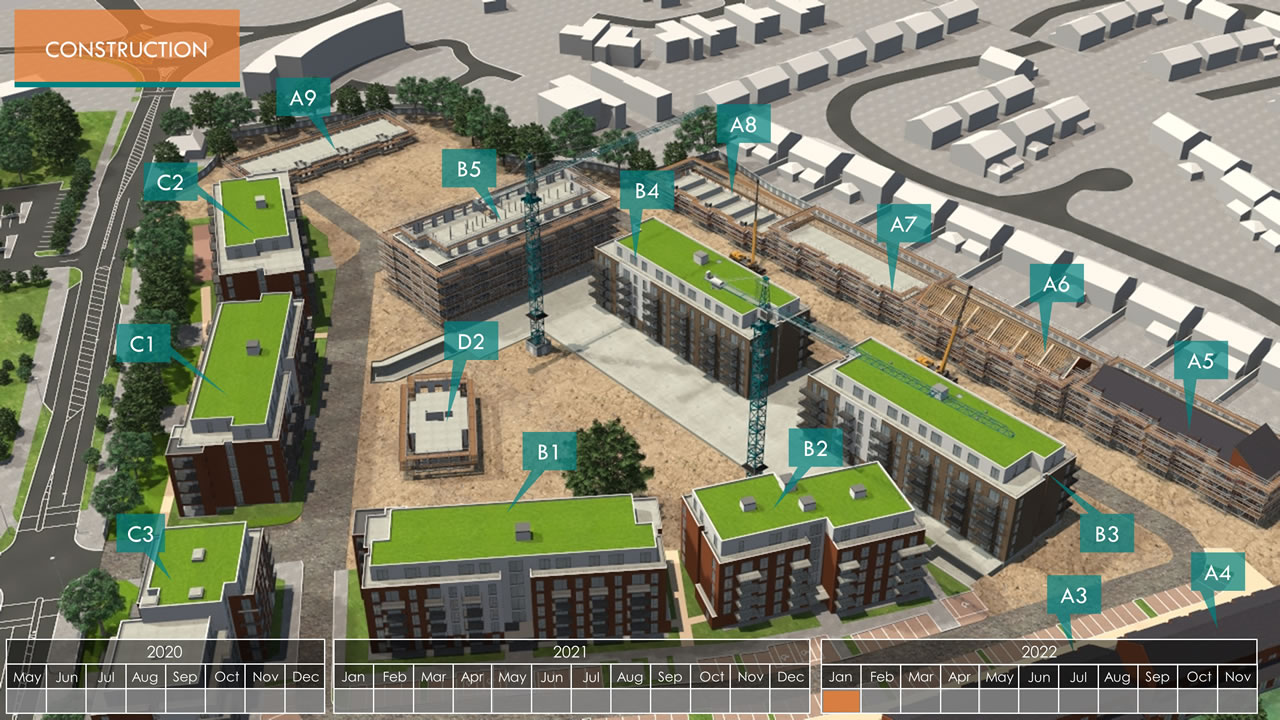Select building label A9

coord(303,98)
